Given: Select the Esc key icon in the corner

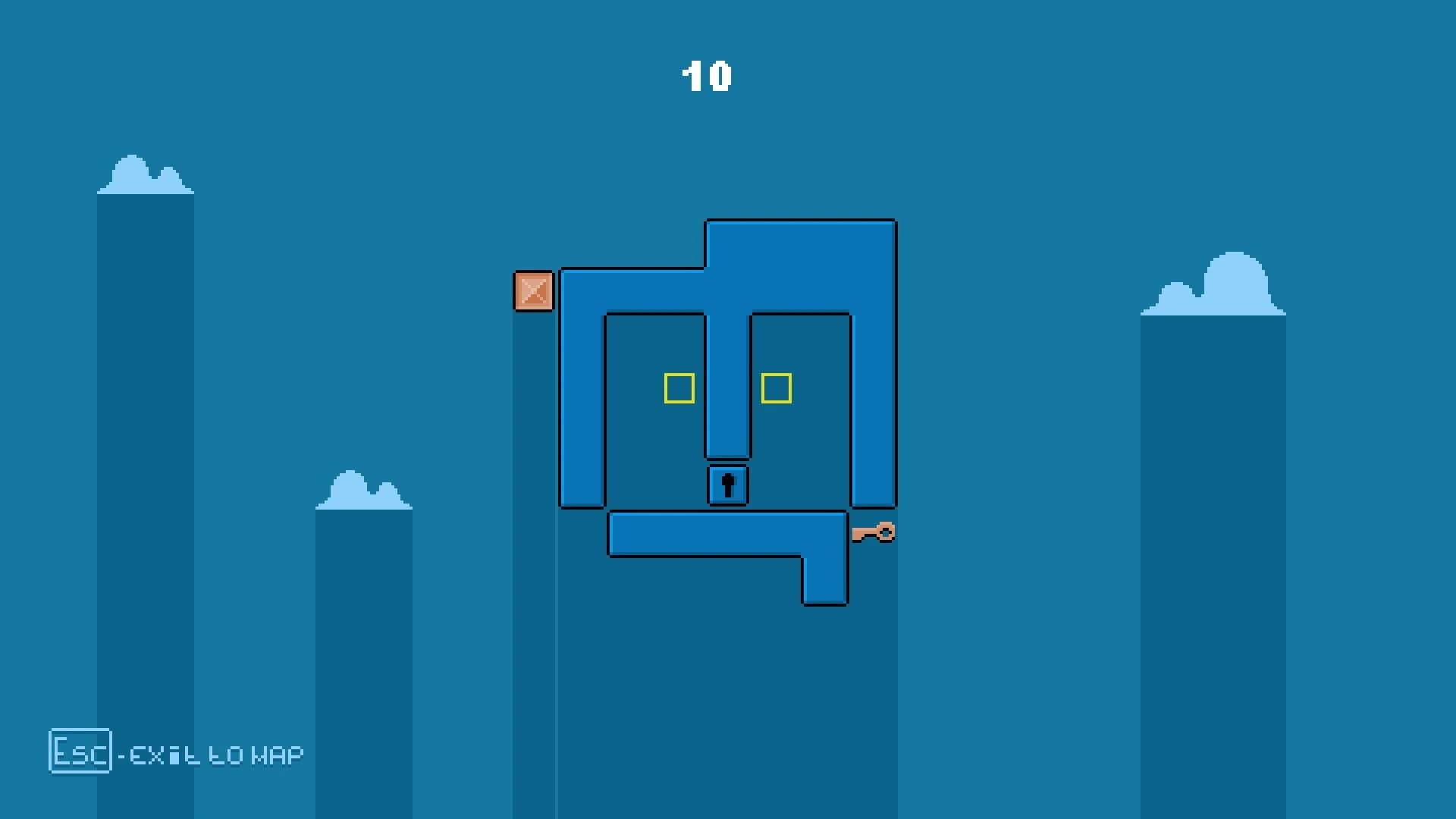Looking at the screenshot, I should (x=80, y=752).
